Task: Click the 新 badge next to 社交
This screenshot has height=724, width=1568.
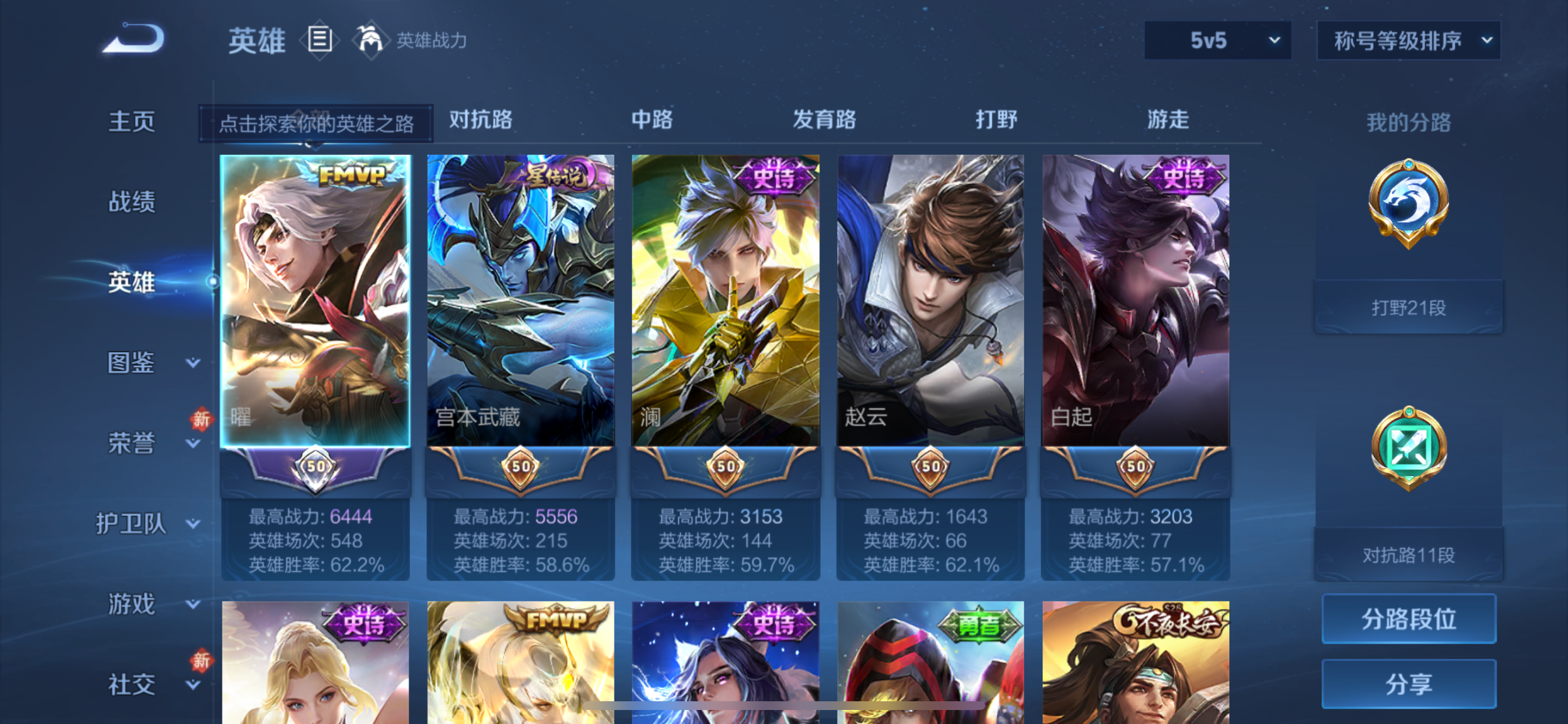Action: 201,659
